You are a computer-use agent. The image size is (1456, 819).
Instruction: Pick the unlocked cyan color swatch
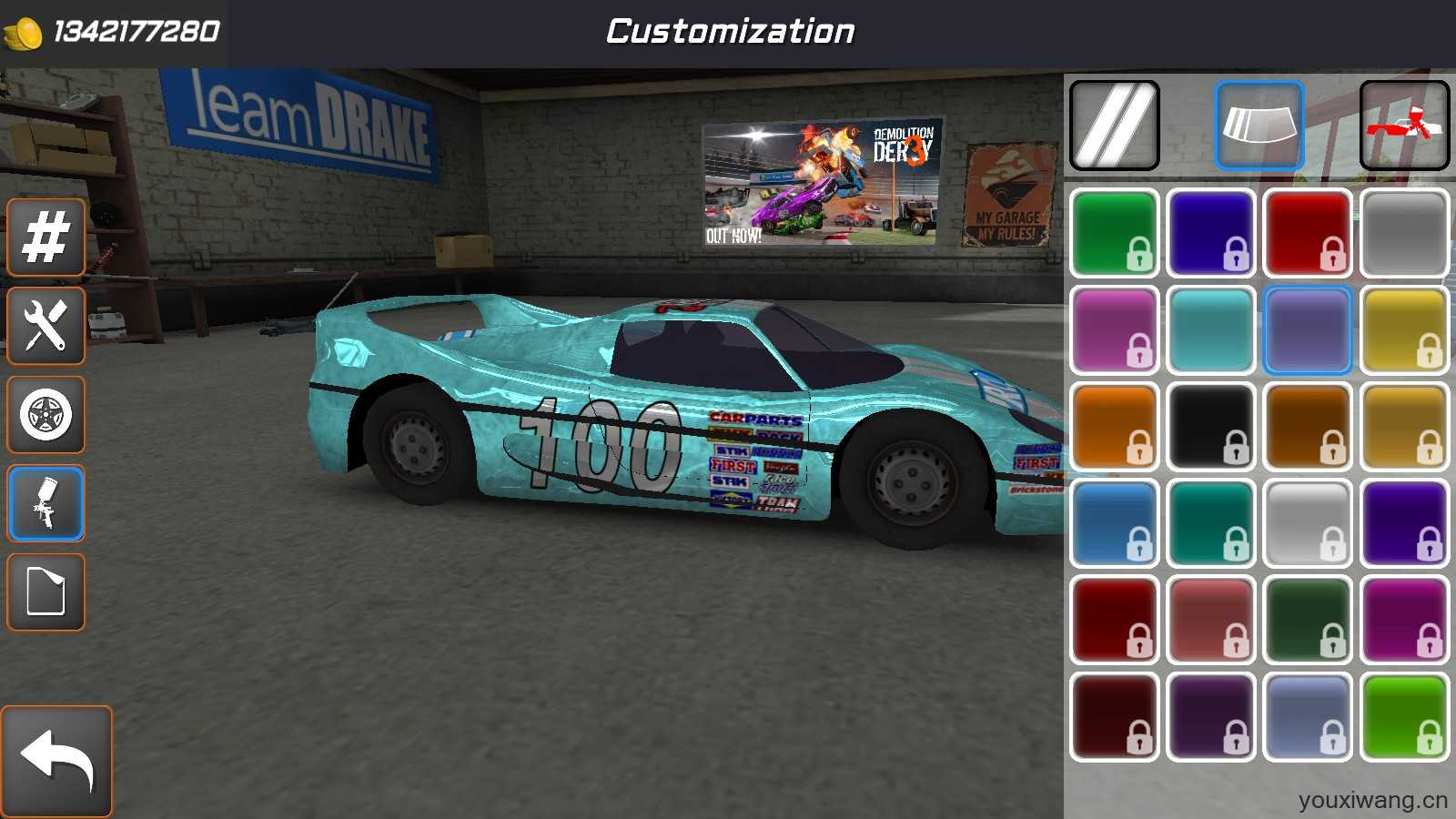click(x=1210, y=330)
